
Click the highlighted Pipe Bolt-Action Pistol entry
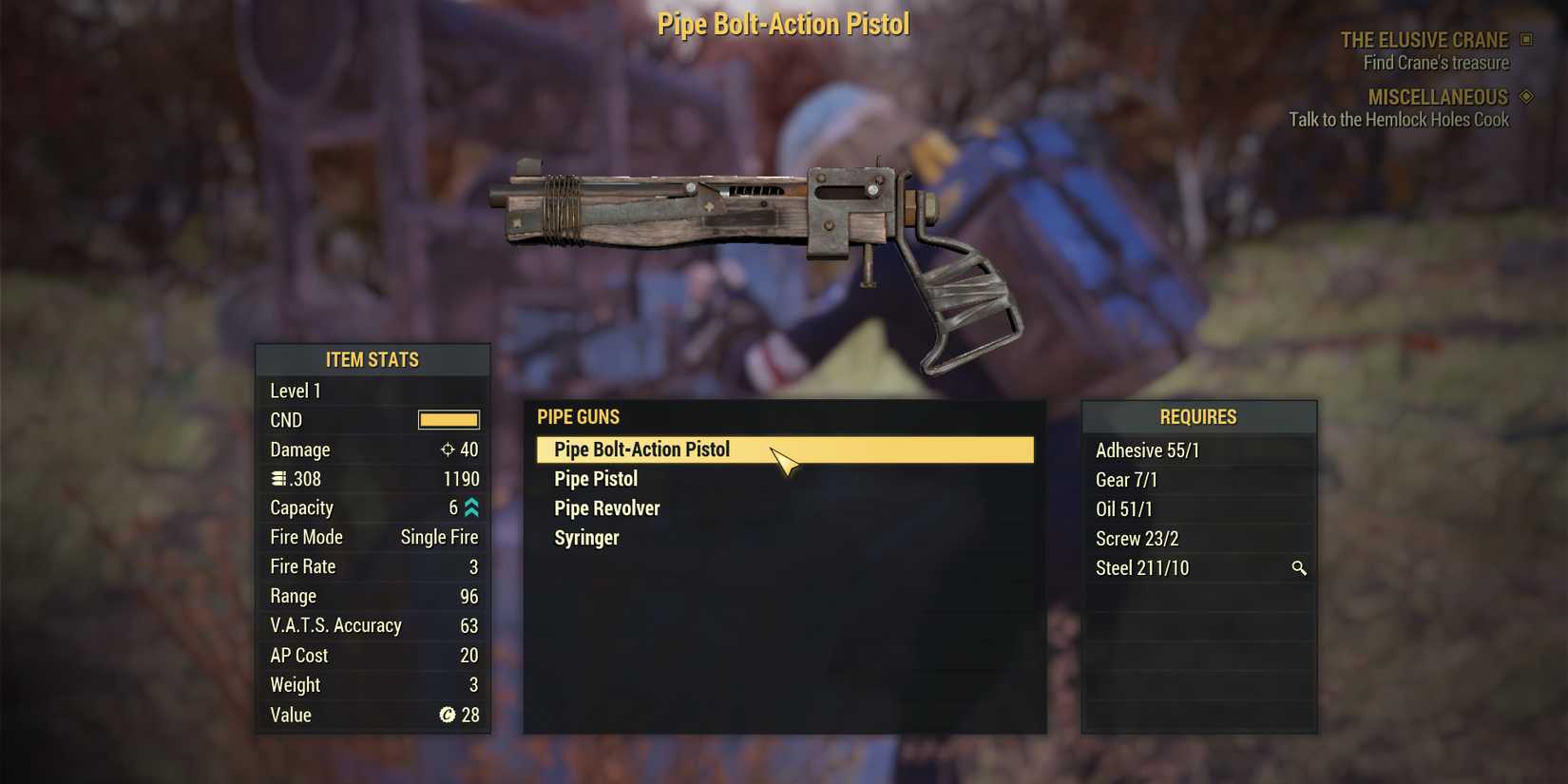(x=641, y=449)
